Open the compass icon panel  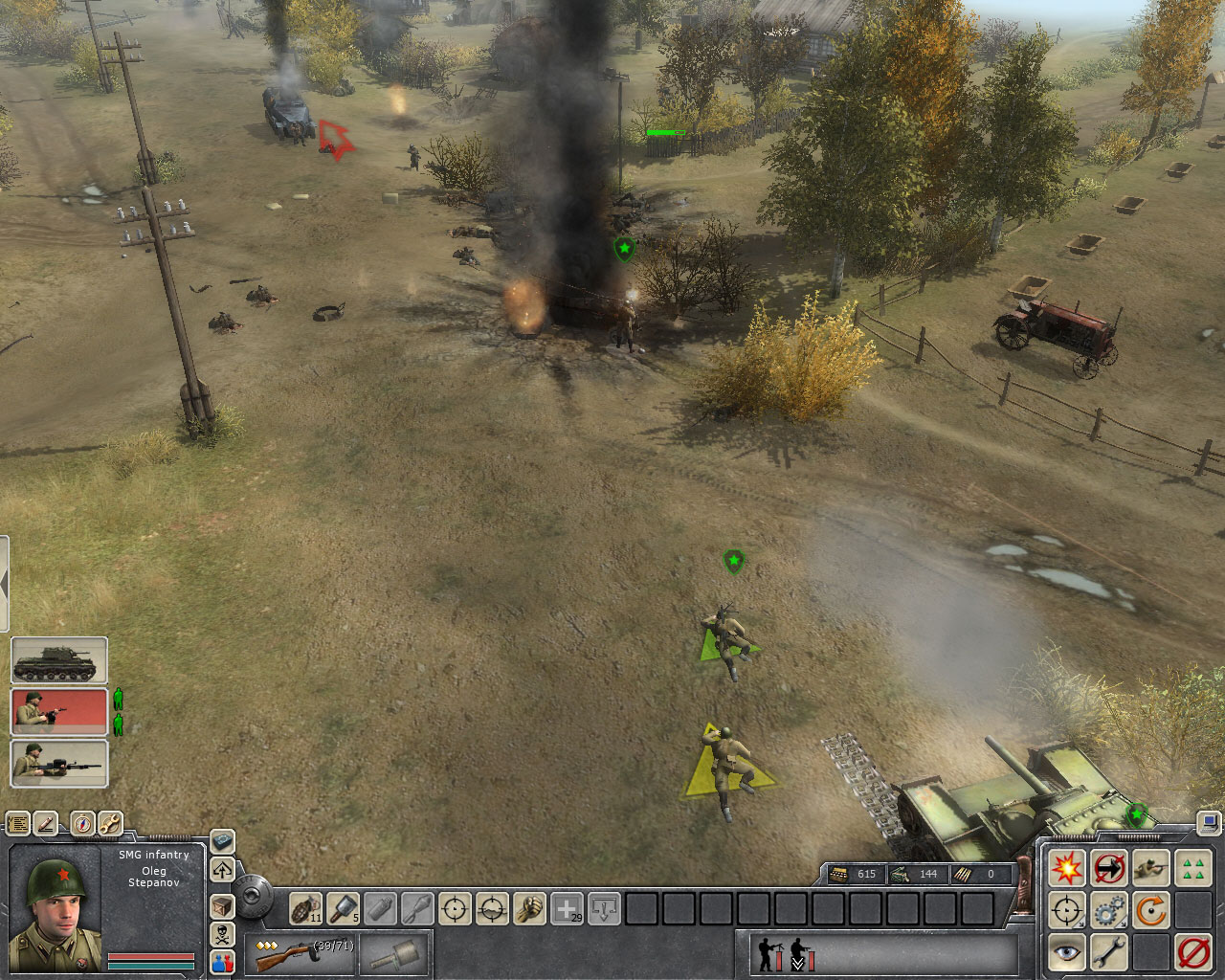tap(83, 823)
